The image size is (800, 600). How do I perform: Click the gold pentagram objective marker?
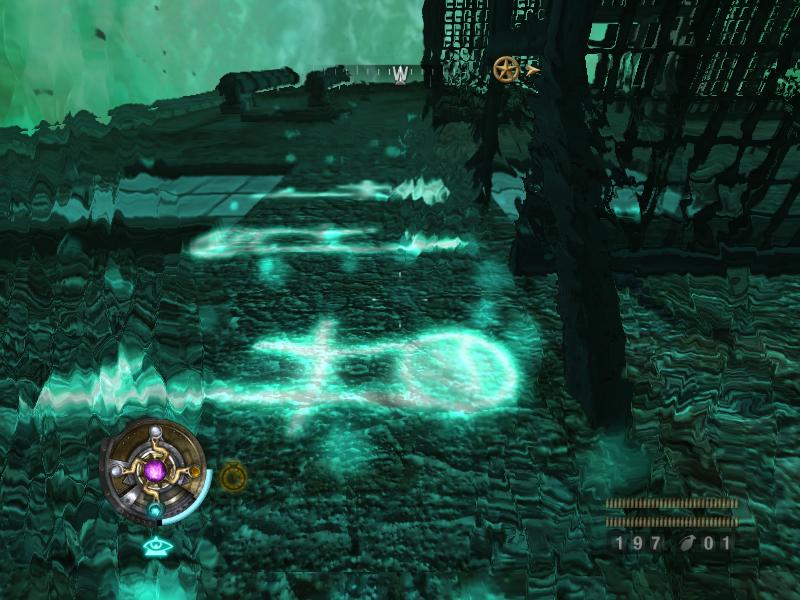[506, 69]
